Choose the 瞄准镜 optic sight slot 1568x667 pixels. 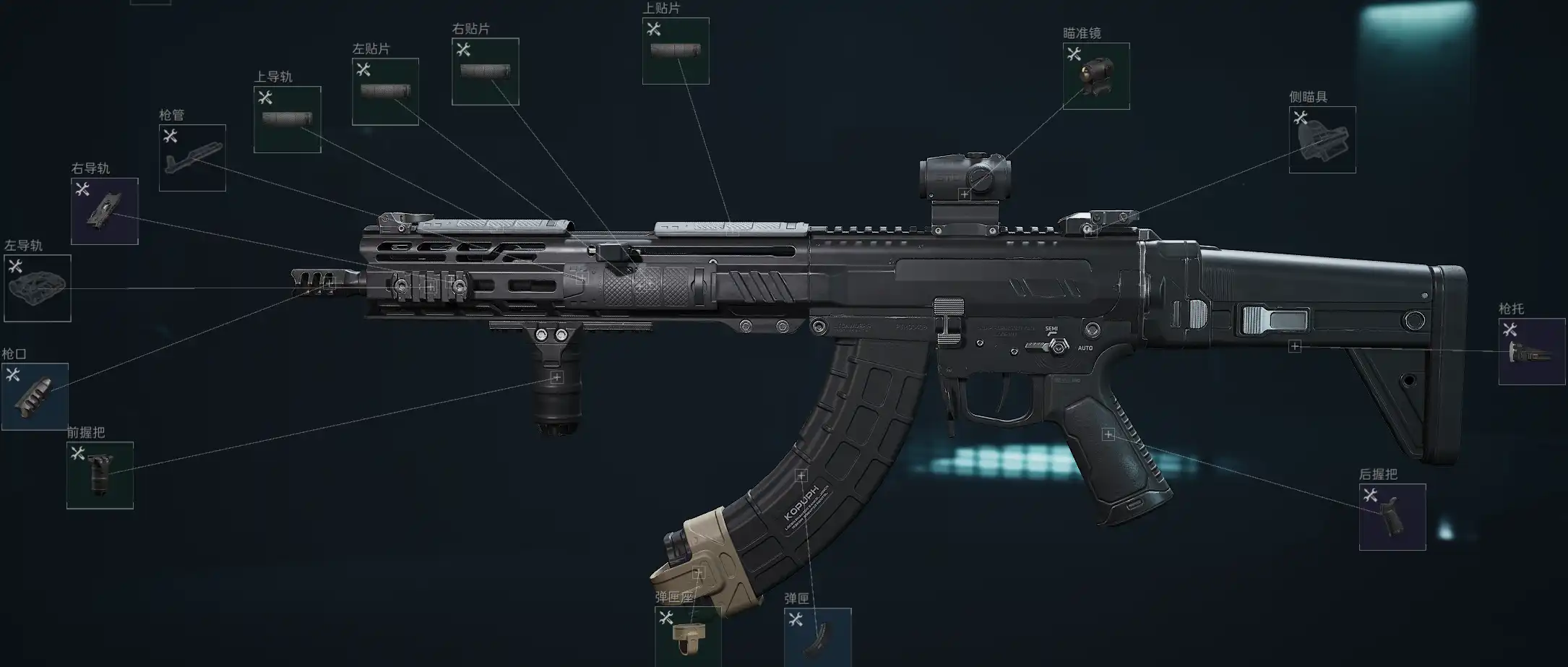point(1096,76)
